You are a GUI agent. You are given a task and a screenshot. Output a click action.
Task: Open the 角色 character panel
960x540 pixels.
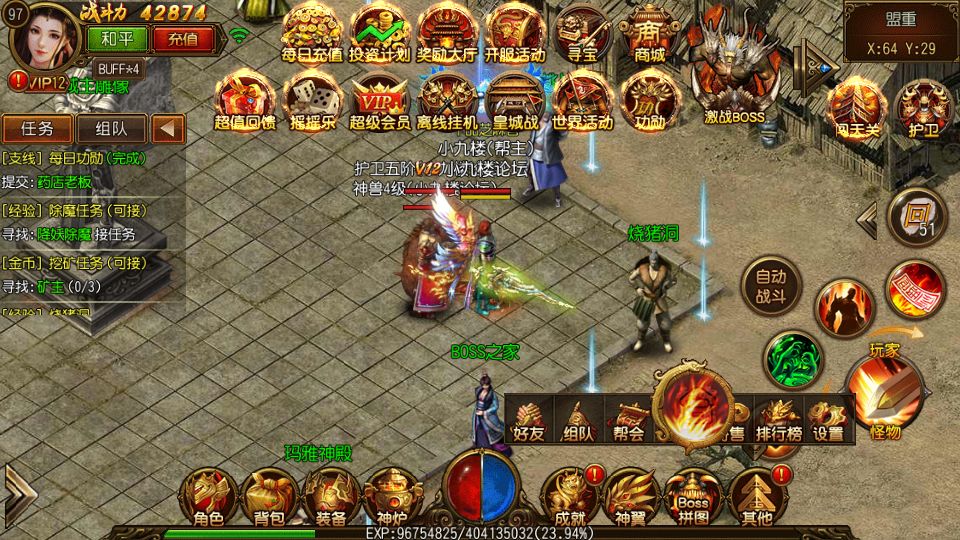pos(208,496)
